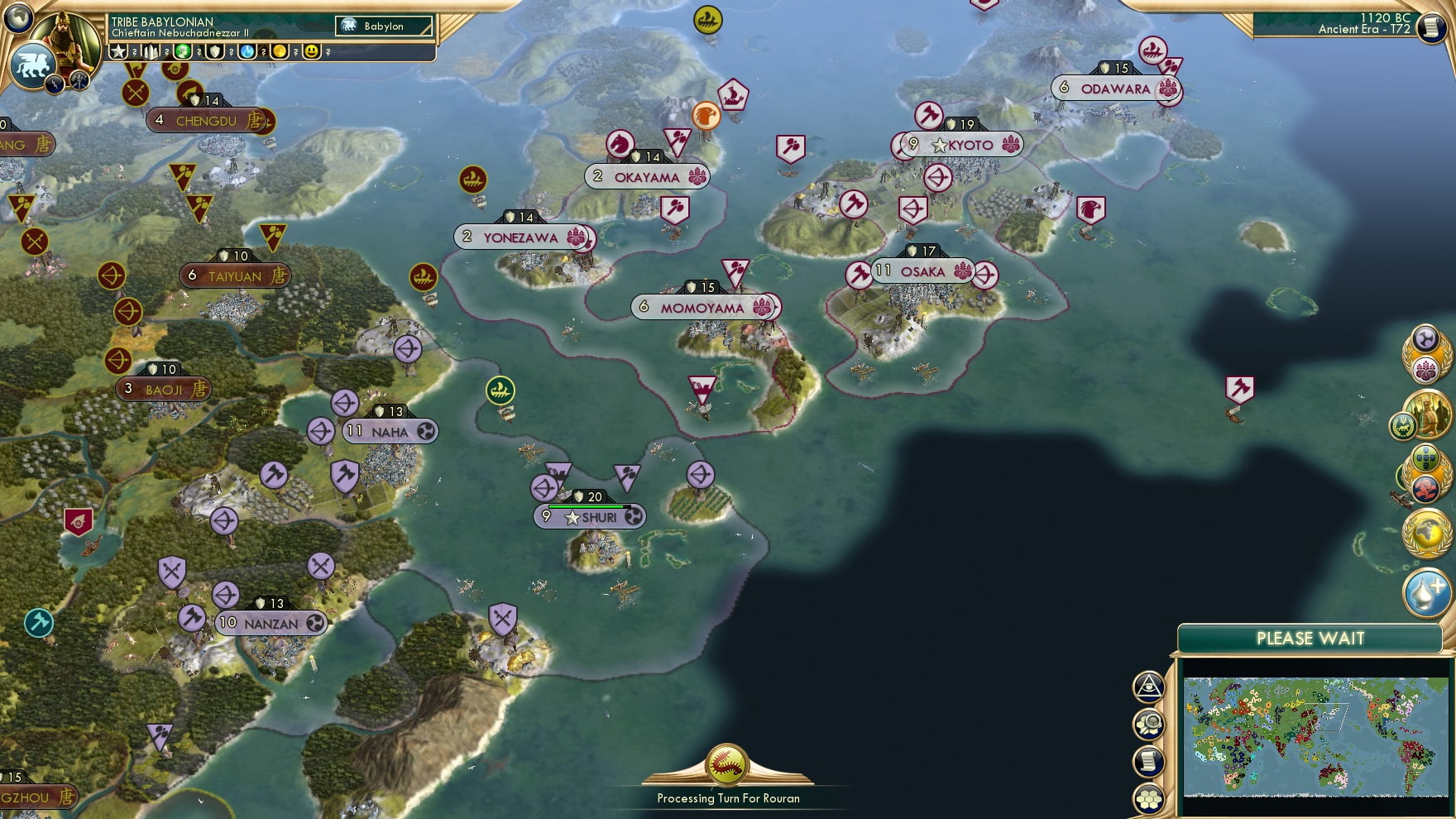Click the happiness smiley indicator in top panel
Viewport: 1456px width, 819px height.
pyautogui.click(x=313, y=53)
